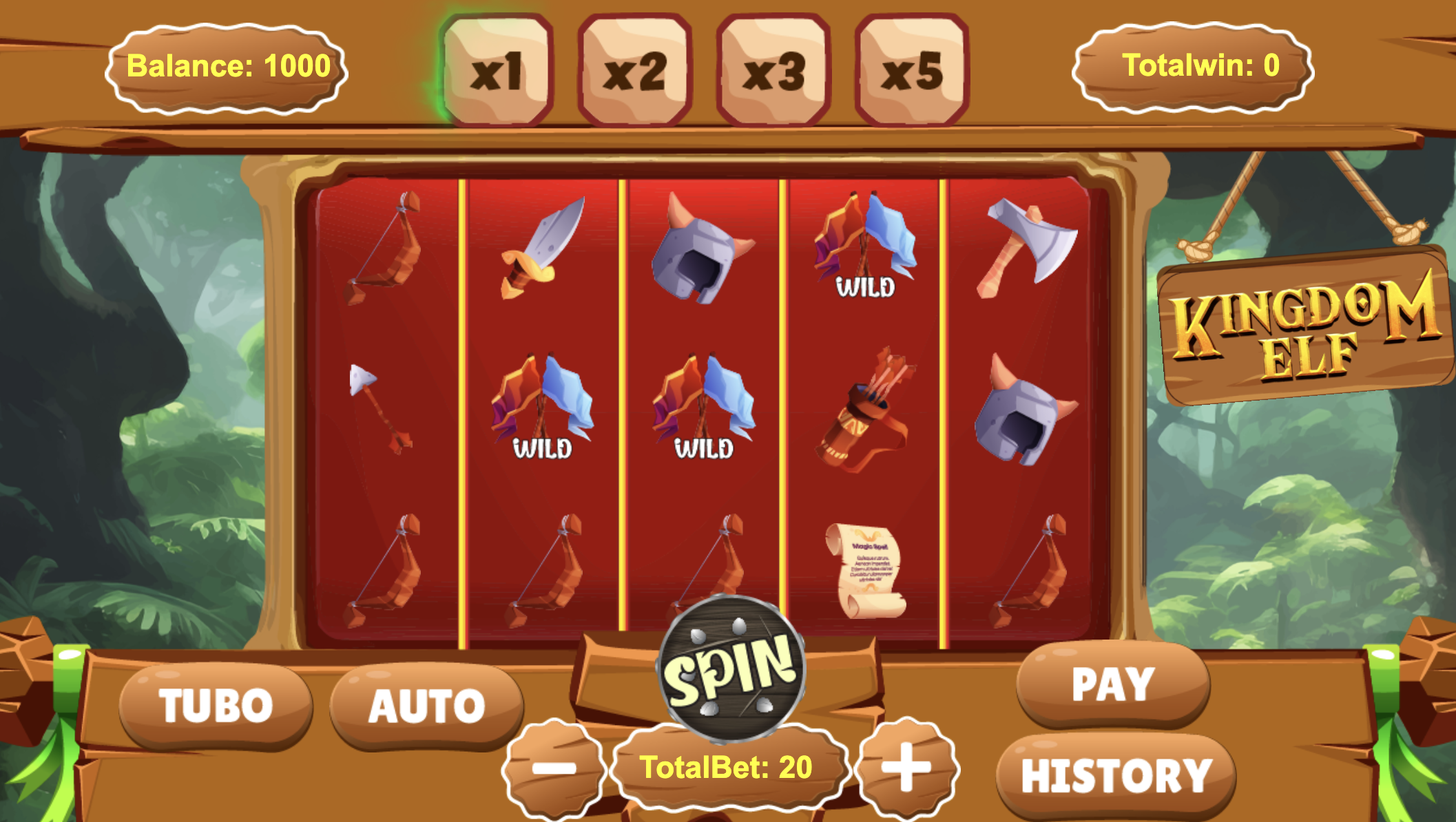1456x822 pixels.
Task: View the spin HISTORY
Action: point(1116,776)
